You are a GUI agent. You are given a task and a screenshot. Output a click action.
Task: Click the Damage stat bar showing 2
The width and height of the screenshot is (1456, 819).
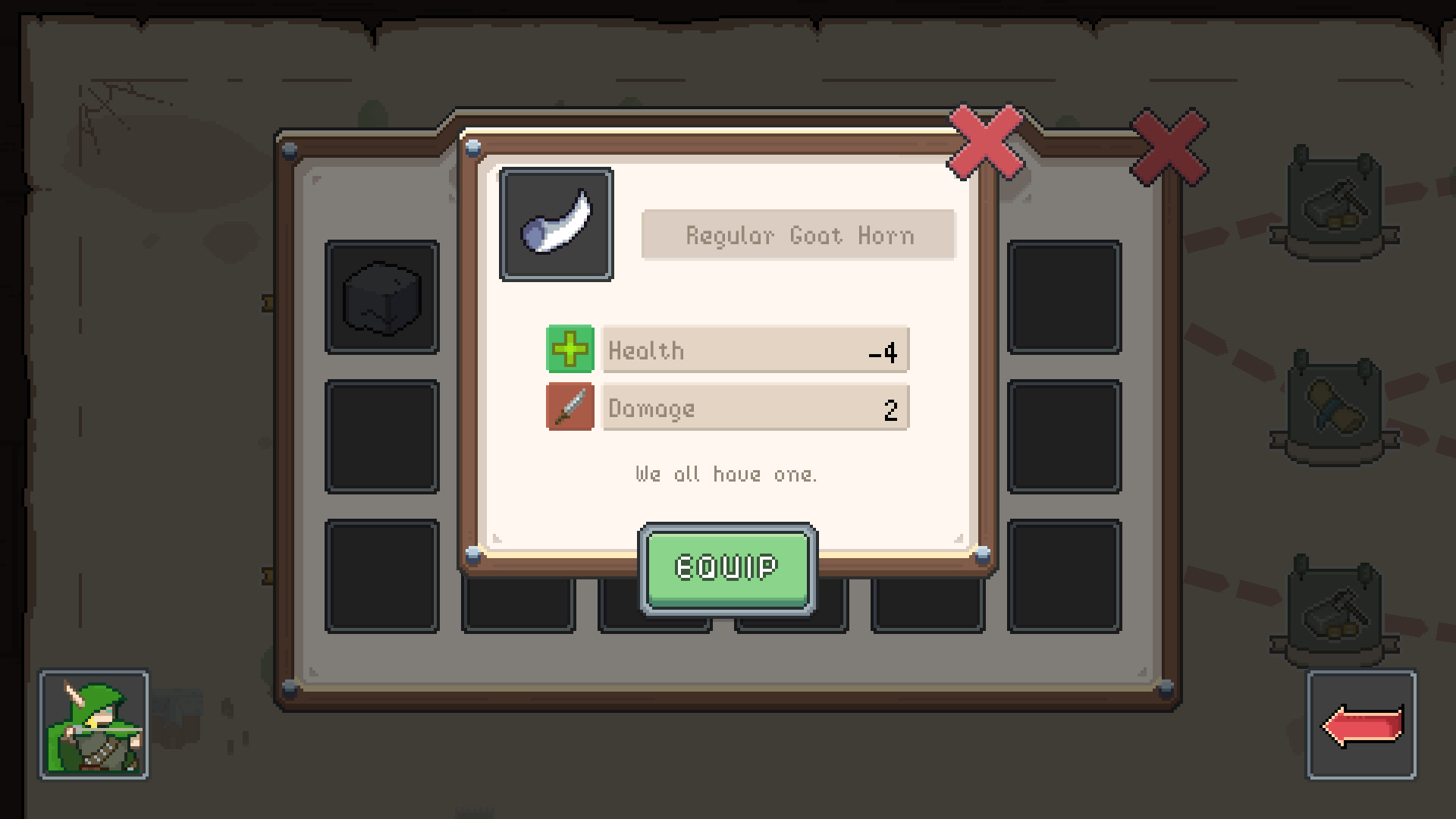coord(755,408)
